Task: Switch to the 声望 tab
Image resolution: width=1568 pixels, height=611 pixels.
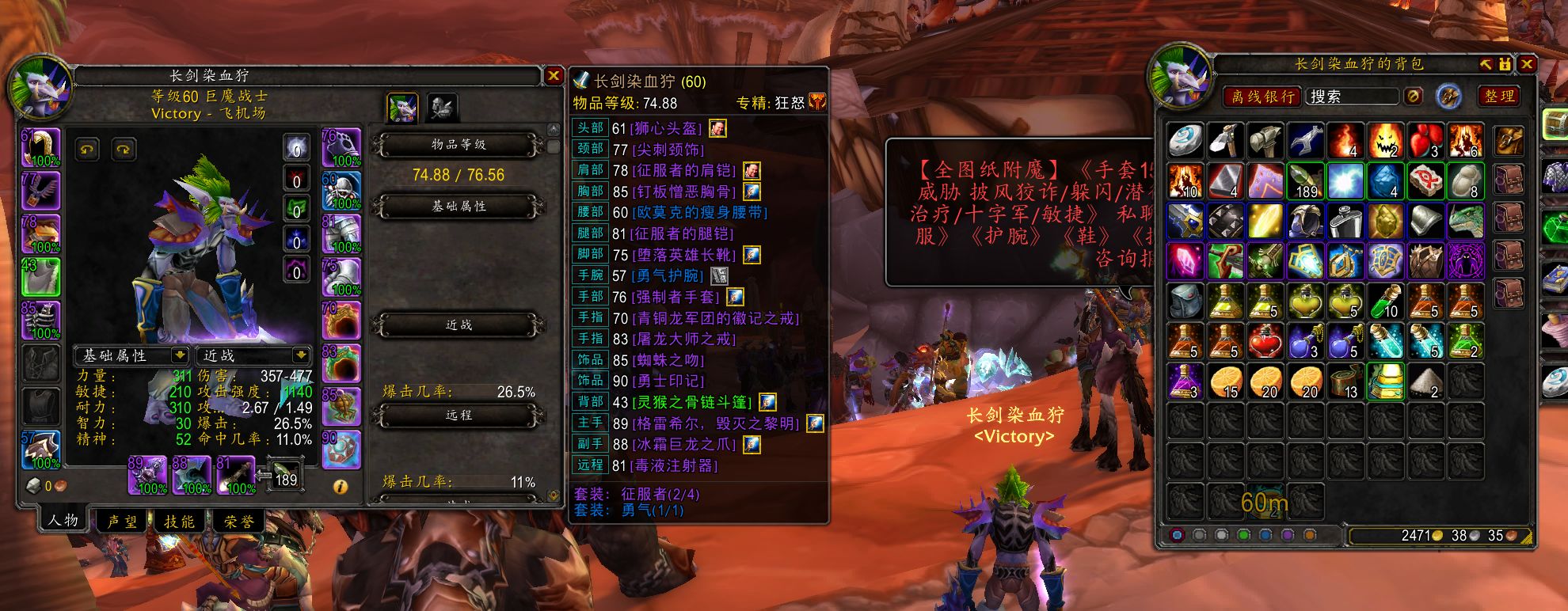Action: (122, 522)
